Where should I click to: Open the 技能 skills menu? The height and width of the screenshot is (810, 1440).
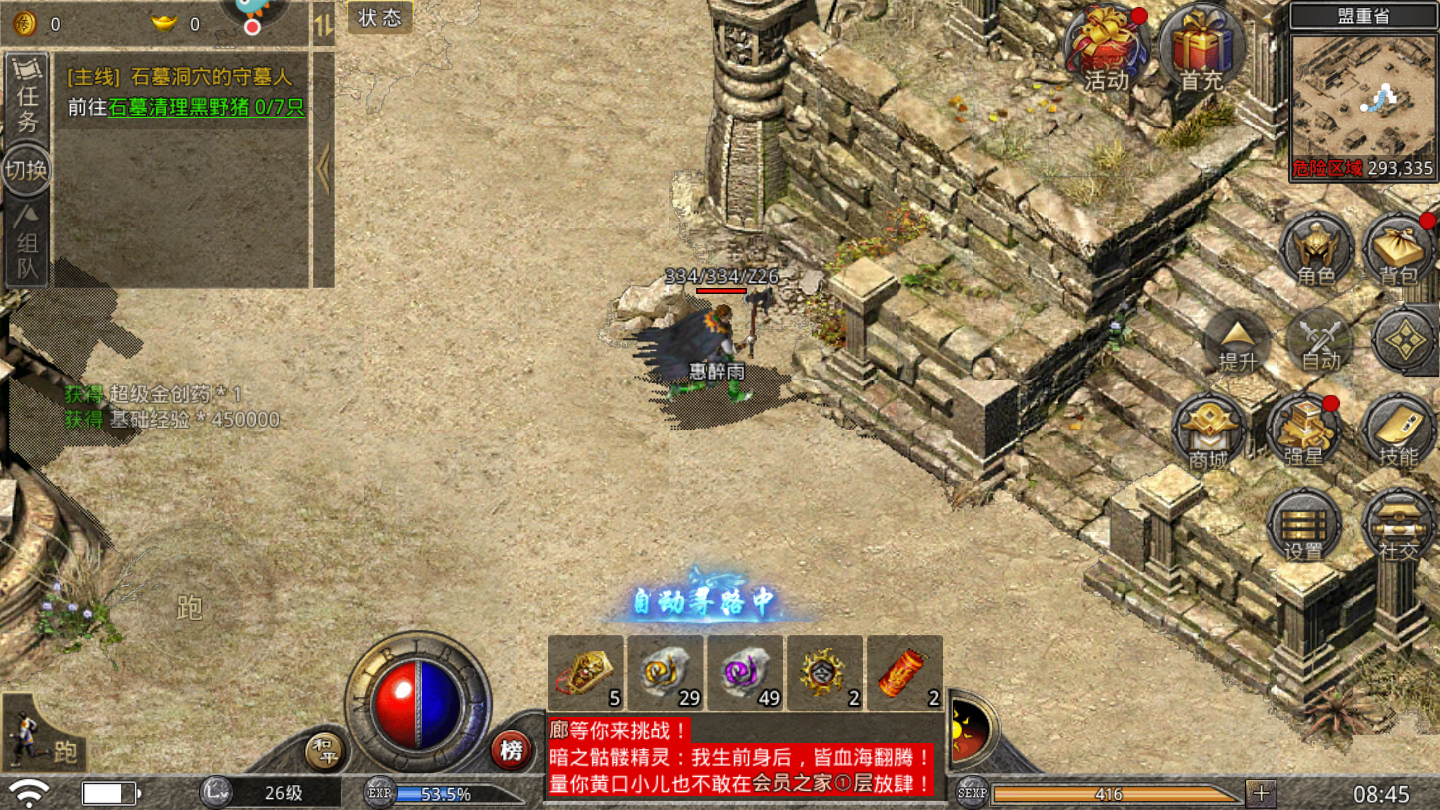click(1398, 432)
